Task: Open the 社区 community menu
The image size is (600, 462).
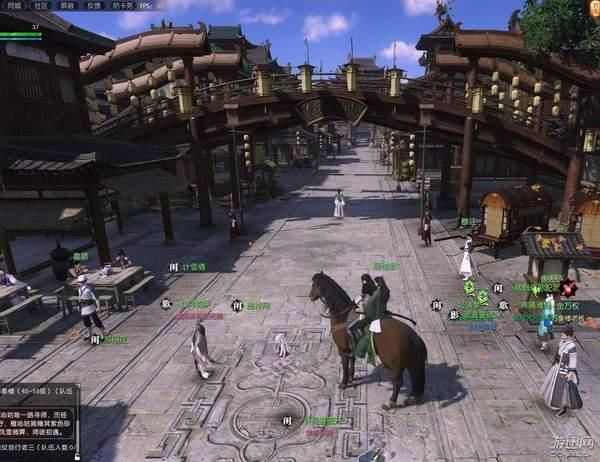Action: point(41,5)
